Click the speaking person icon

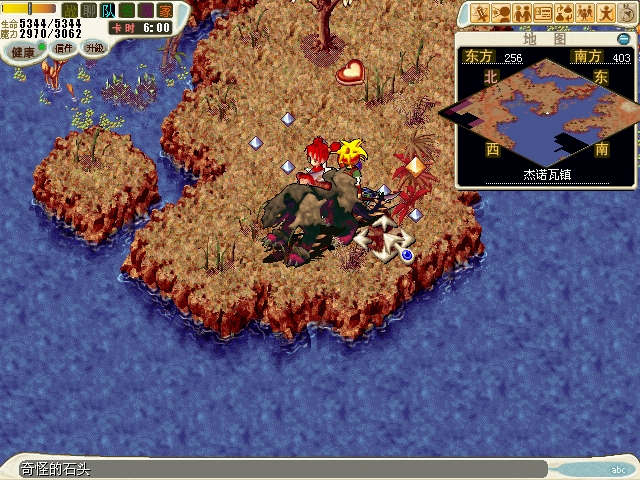tap(502, 13)
